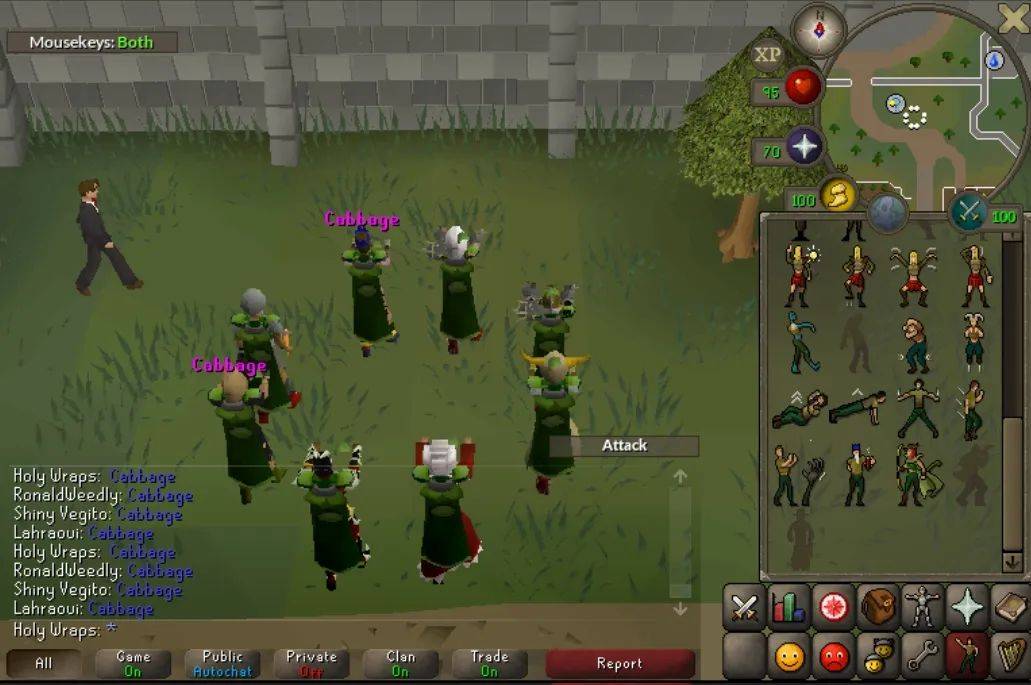The height and width of the screenshot is (685, 1031).
Task: Open the Prayer star tab
Action: point(966,608)
